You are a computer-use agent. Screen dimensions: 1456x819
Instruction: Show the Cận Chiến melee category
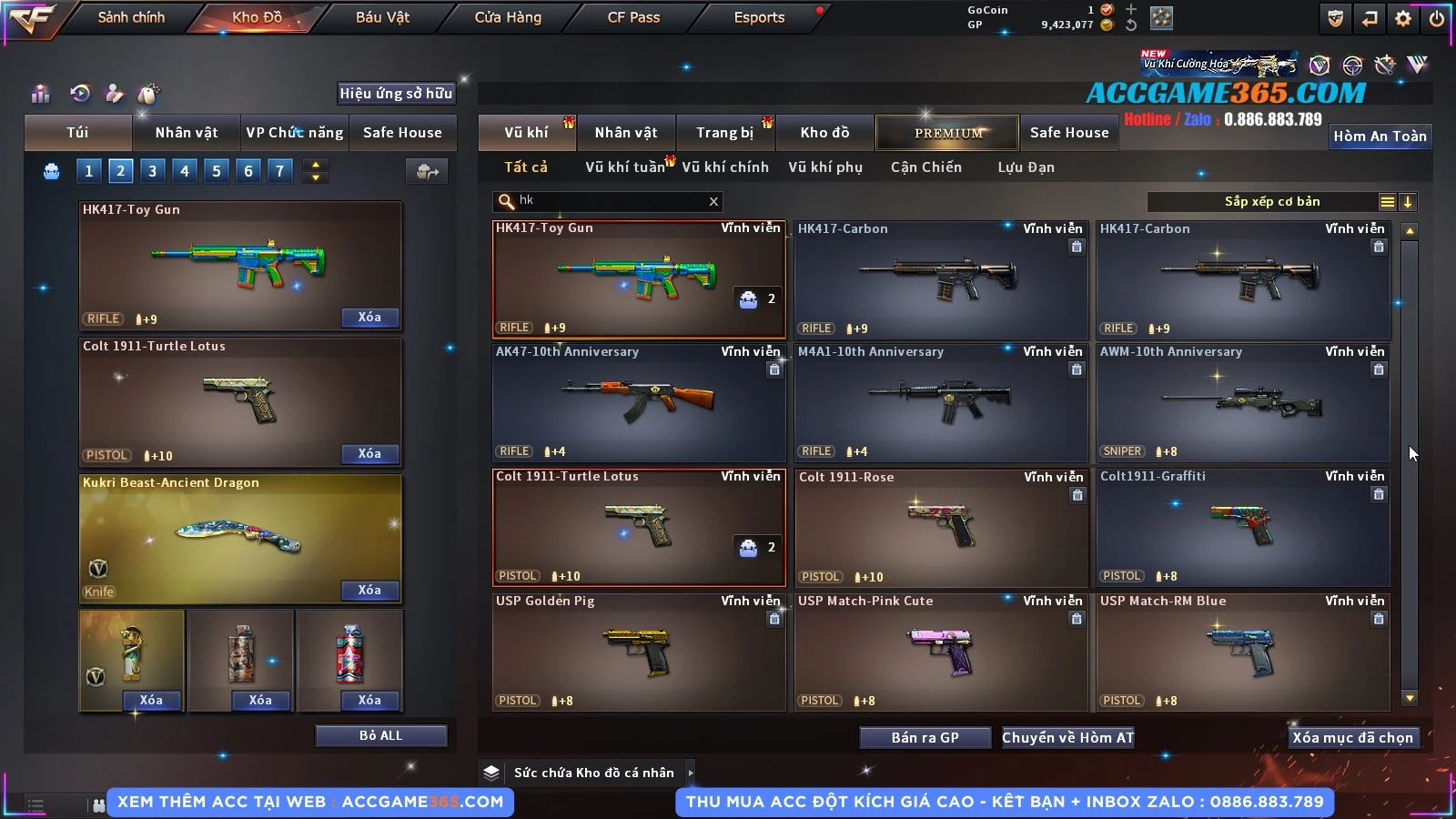point(925,167)
